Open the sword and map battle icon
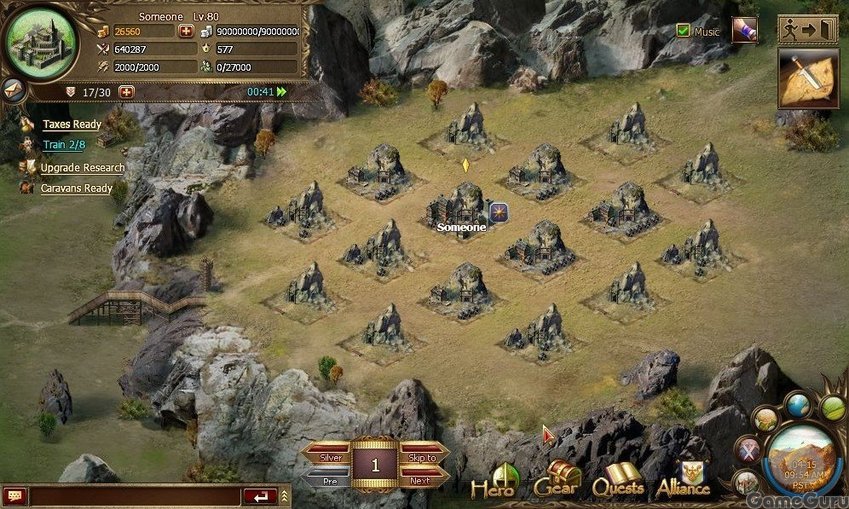Viewport: 849px width, 509px height. [x=807, y=78]
